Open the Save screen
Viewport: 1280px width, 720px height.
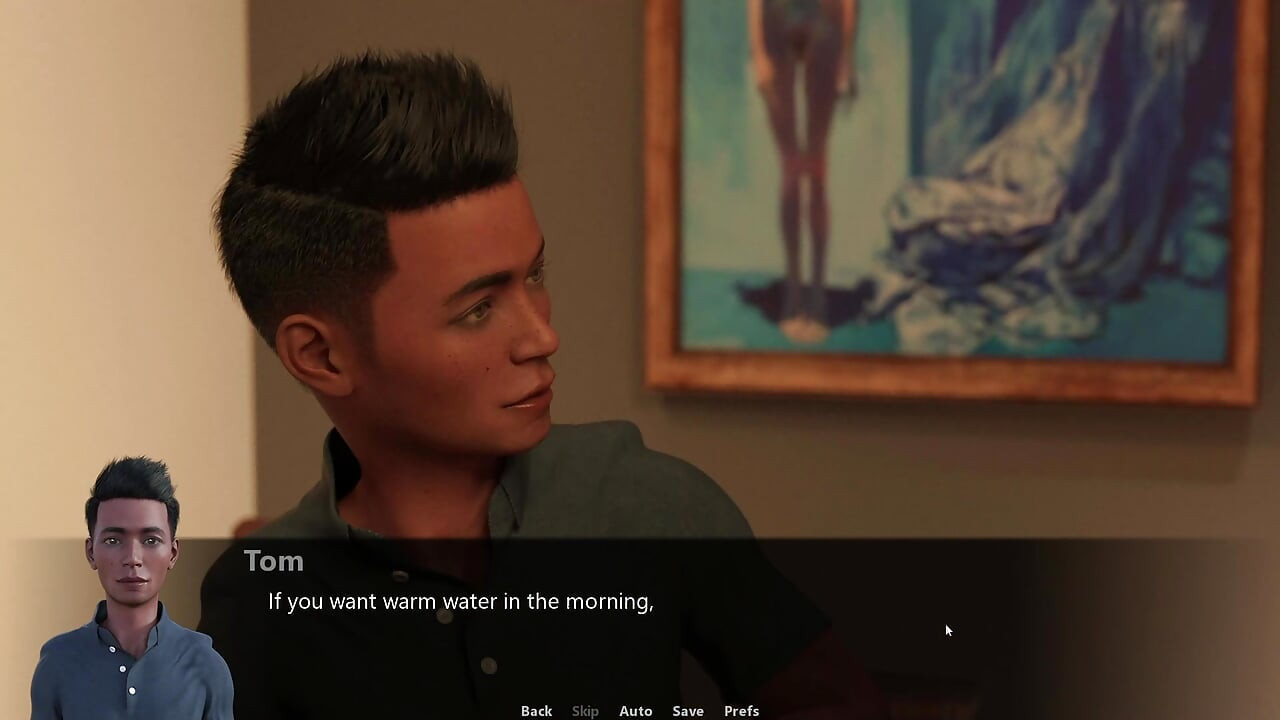[688, 710]
